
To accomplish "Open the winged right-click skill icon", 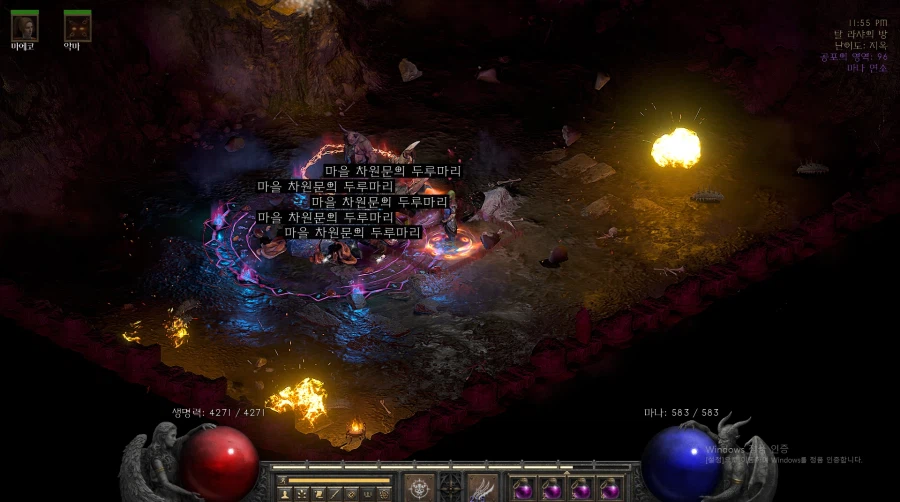I will (x=483, y=489).
